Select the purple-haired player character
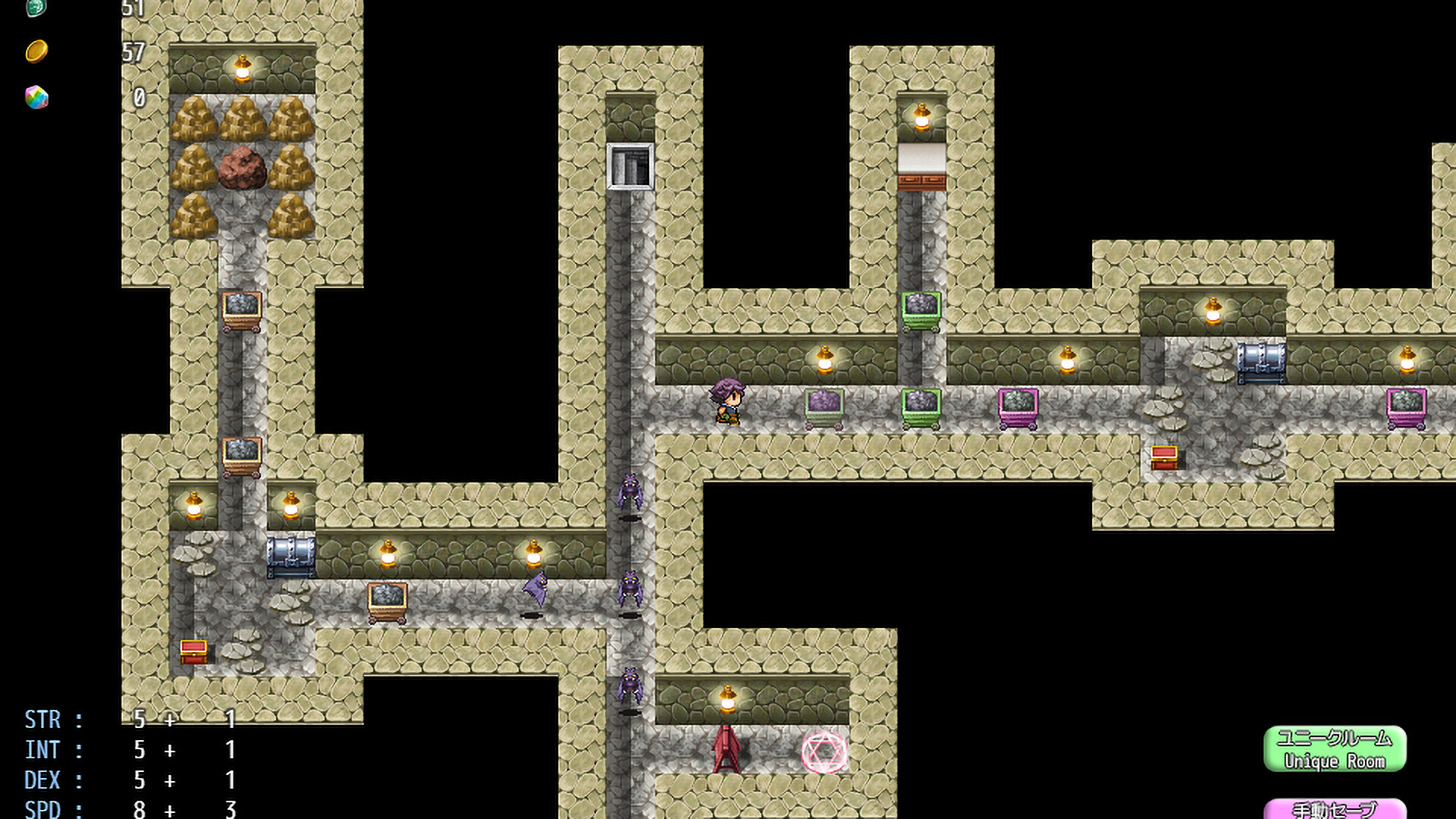The image size is (1456, 819). coord(726,402)
